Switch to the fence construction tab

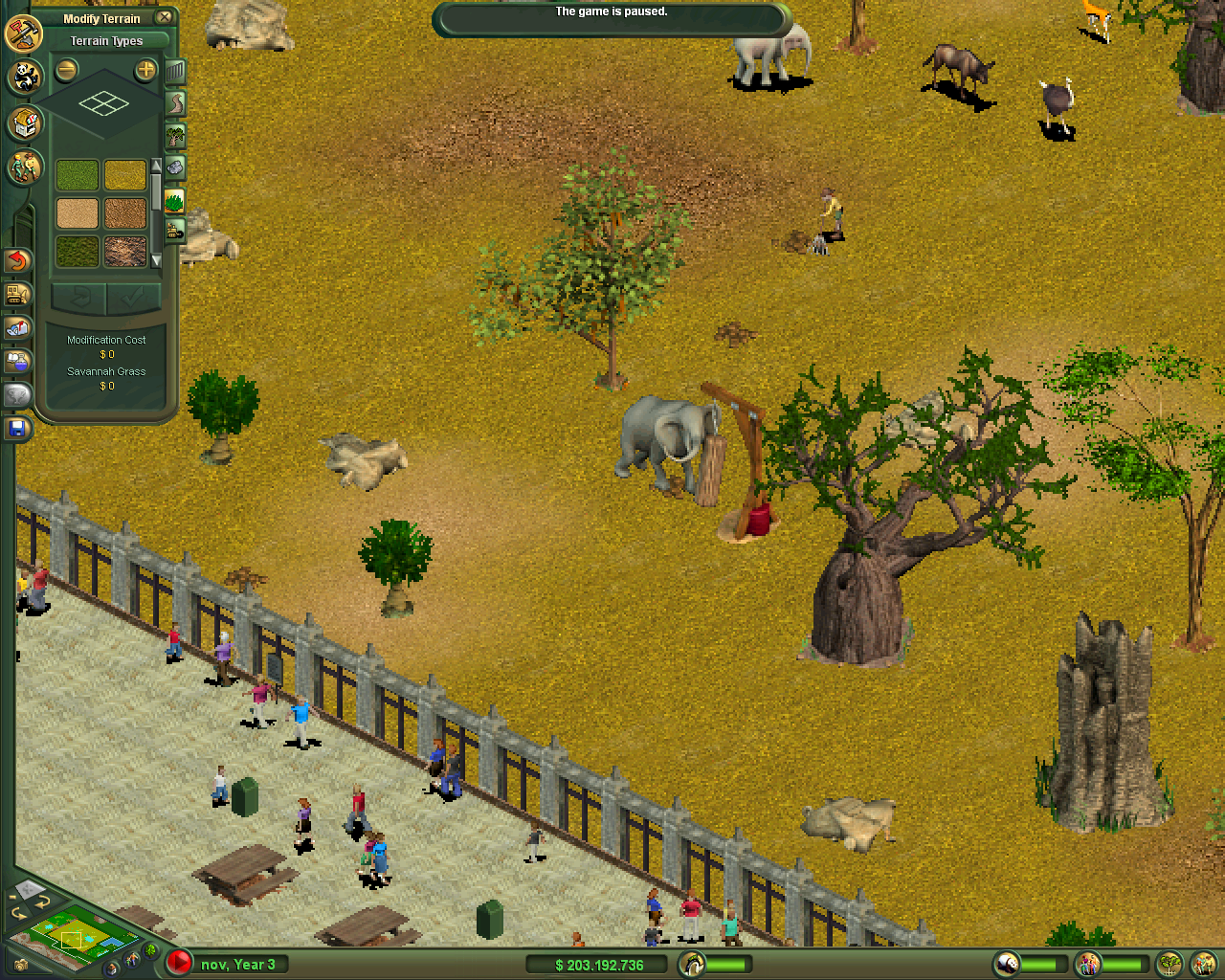click(x=174, y=74)
